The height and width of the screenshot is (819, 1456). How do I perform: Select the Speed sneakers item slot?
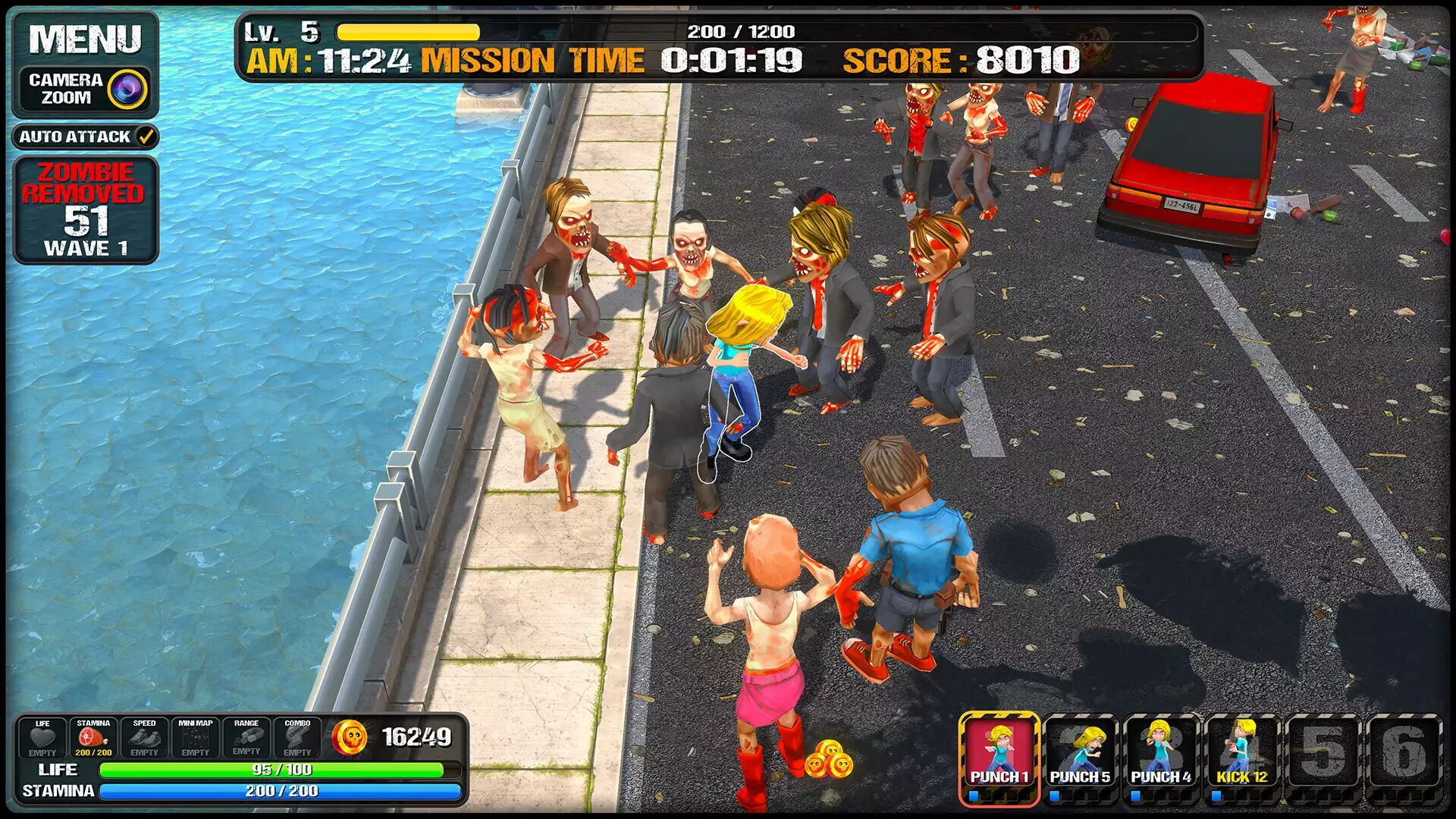tap(144, 738)
